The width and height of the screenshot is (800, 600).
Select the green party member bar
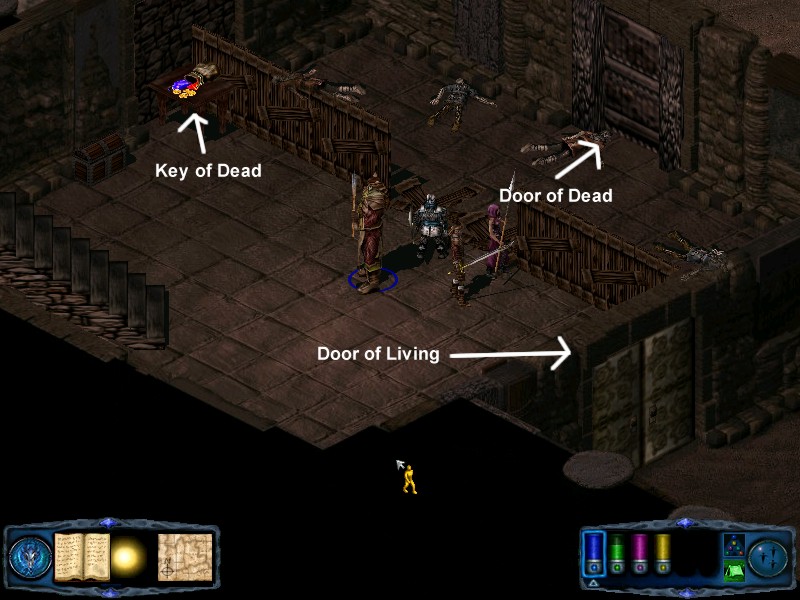617,552
